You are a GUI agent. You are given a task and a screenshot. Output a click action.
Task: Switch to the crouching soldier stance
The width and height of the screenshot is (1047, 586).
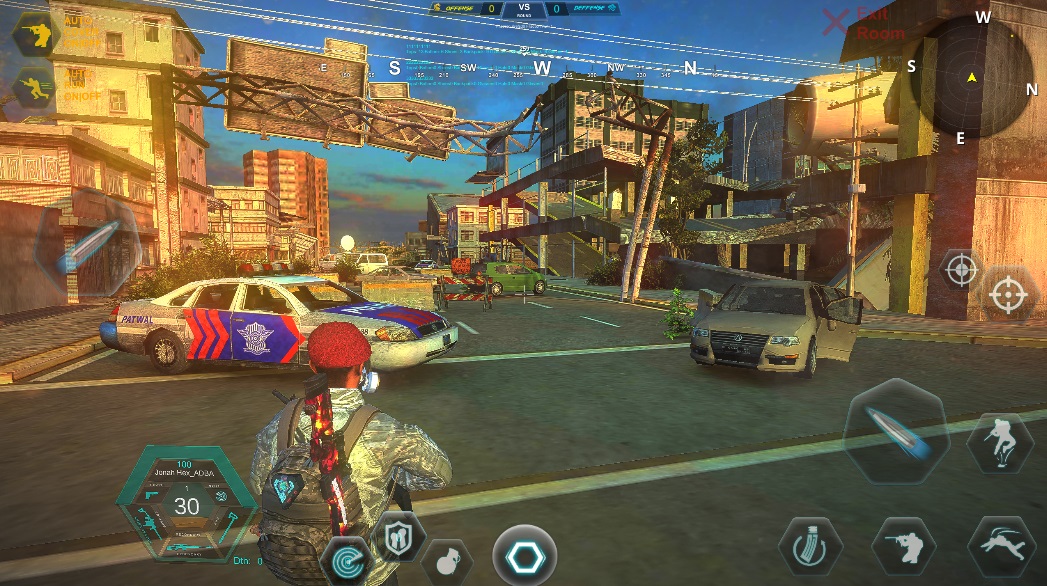903,547
